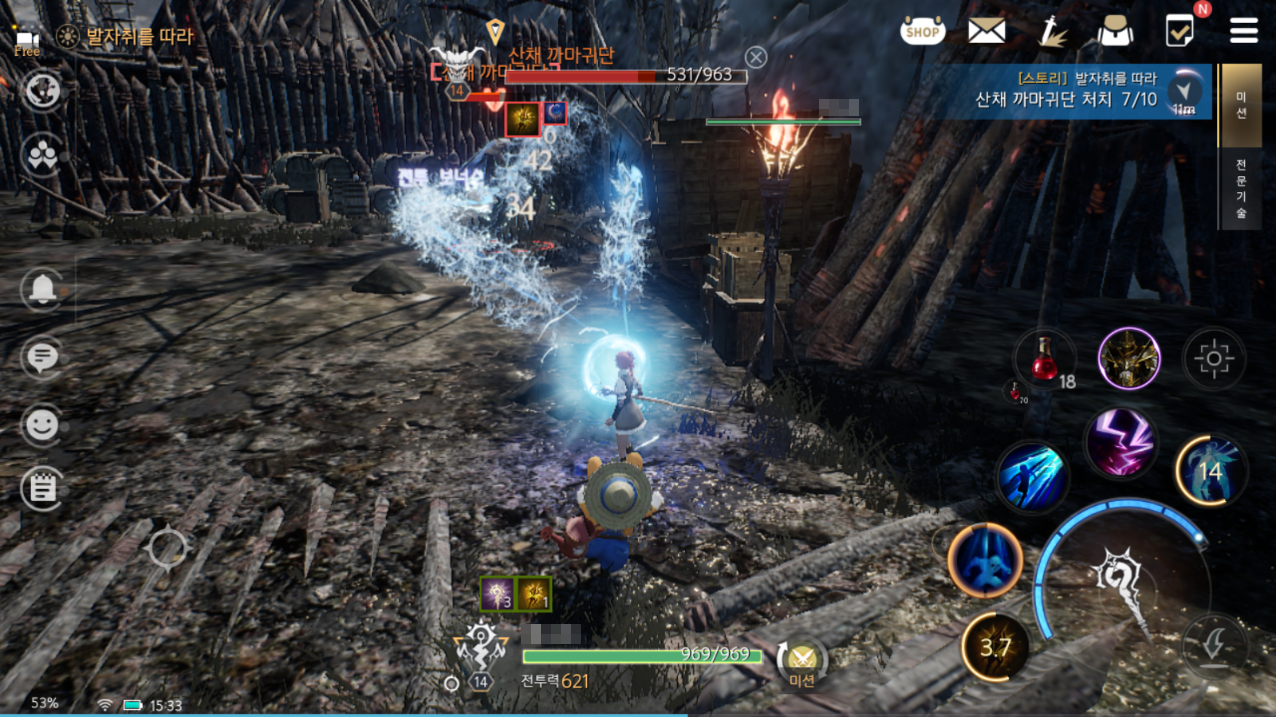Open the bell notifications icon

43,290
